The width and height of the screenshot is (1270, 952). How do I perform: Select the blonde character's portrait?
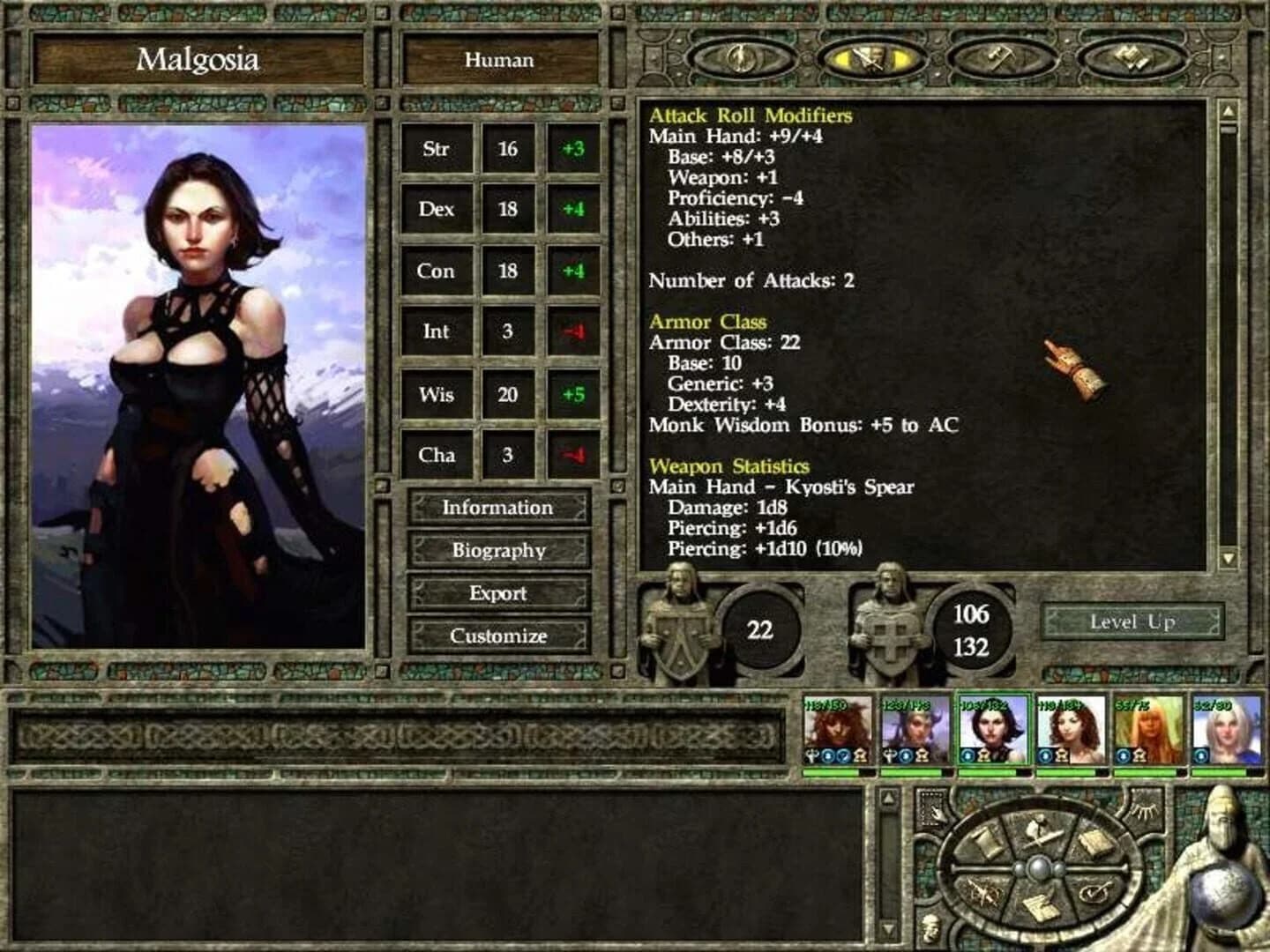pyautogui.click(x=1147, y=732)
